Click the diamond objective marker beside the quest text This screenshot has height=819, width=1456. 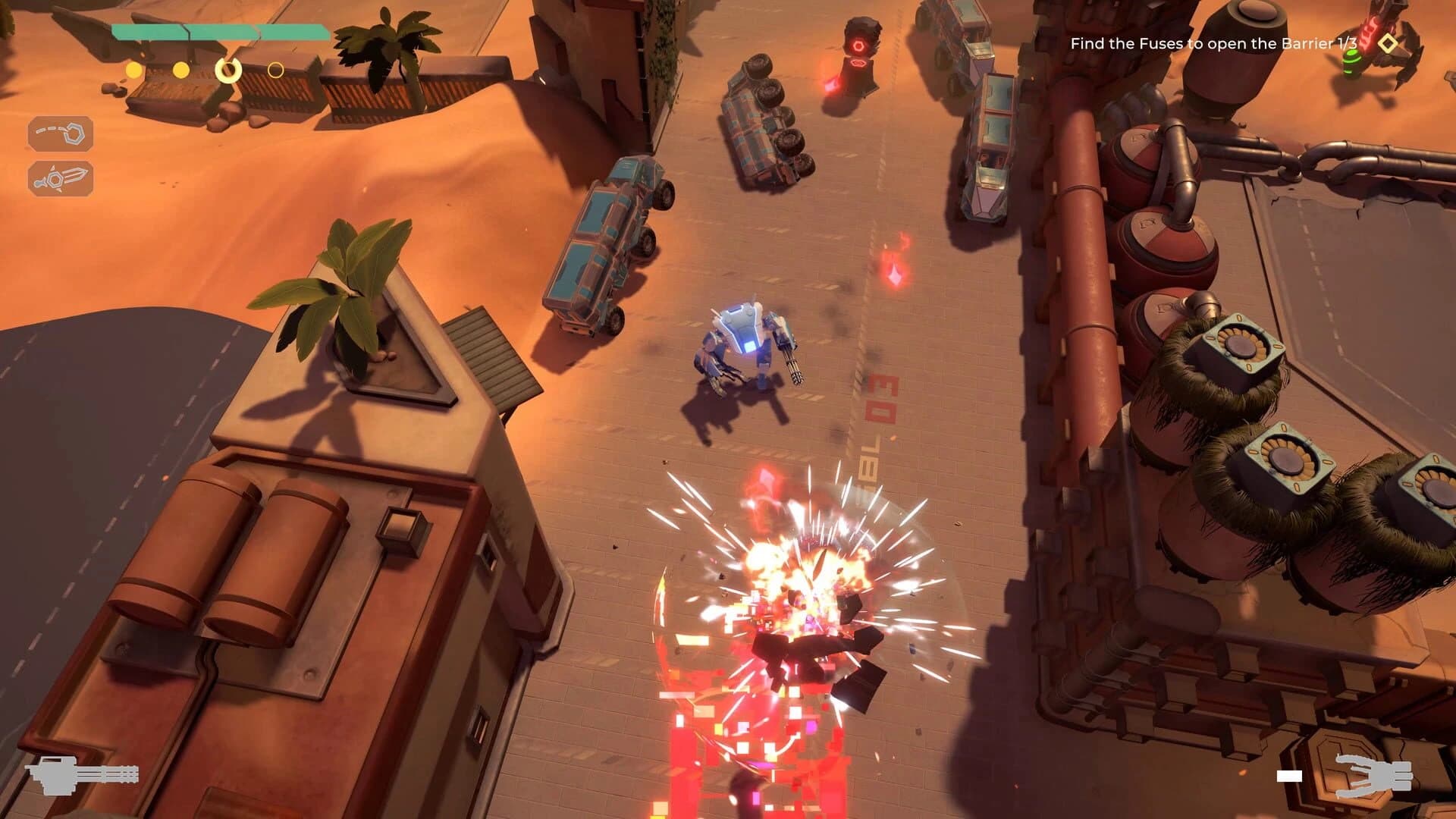(1388, 44)
